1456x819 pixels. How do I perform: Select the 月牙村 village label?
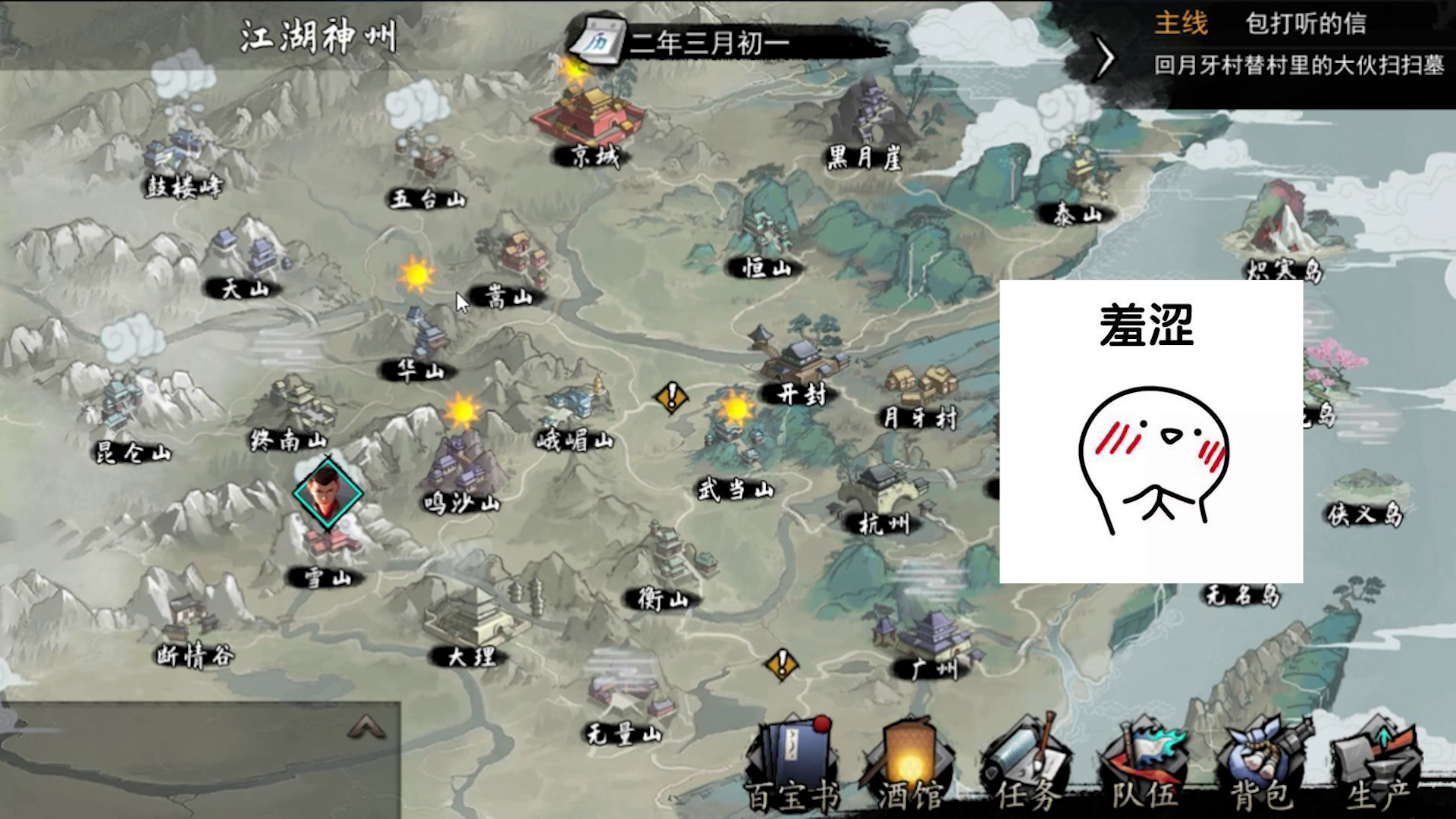917,416
